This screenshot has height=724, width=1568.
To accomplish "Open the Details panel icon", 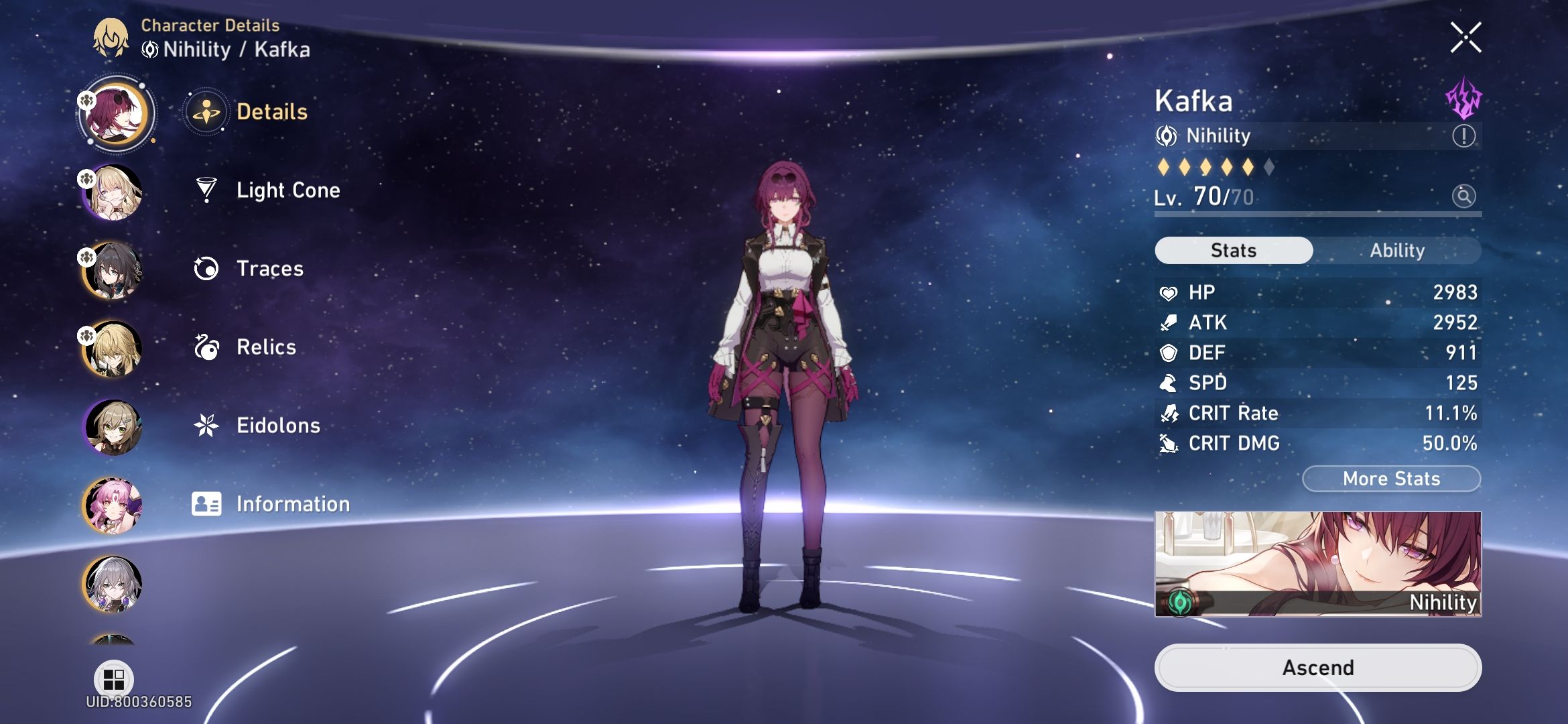I will click(208, 113).
